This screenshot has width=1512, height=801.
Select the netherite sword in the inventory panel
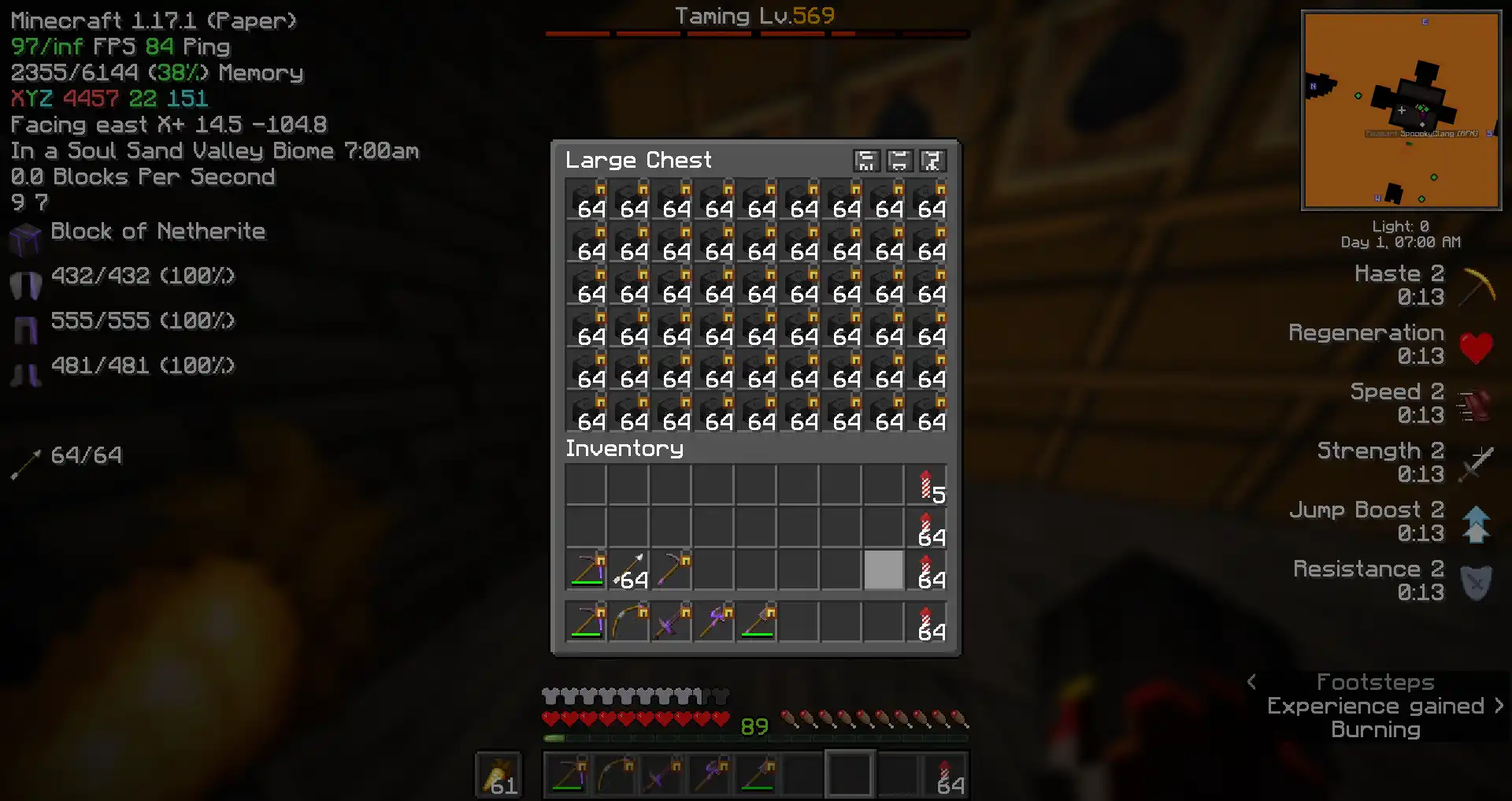tap(671, 622)
